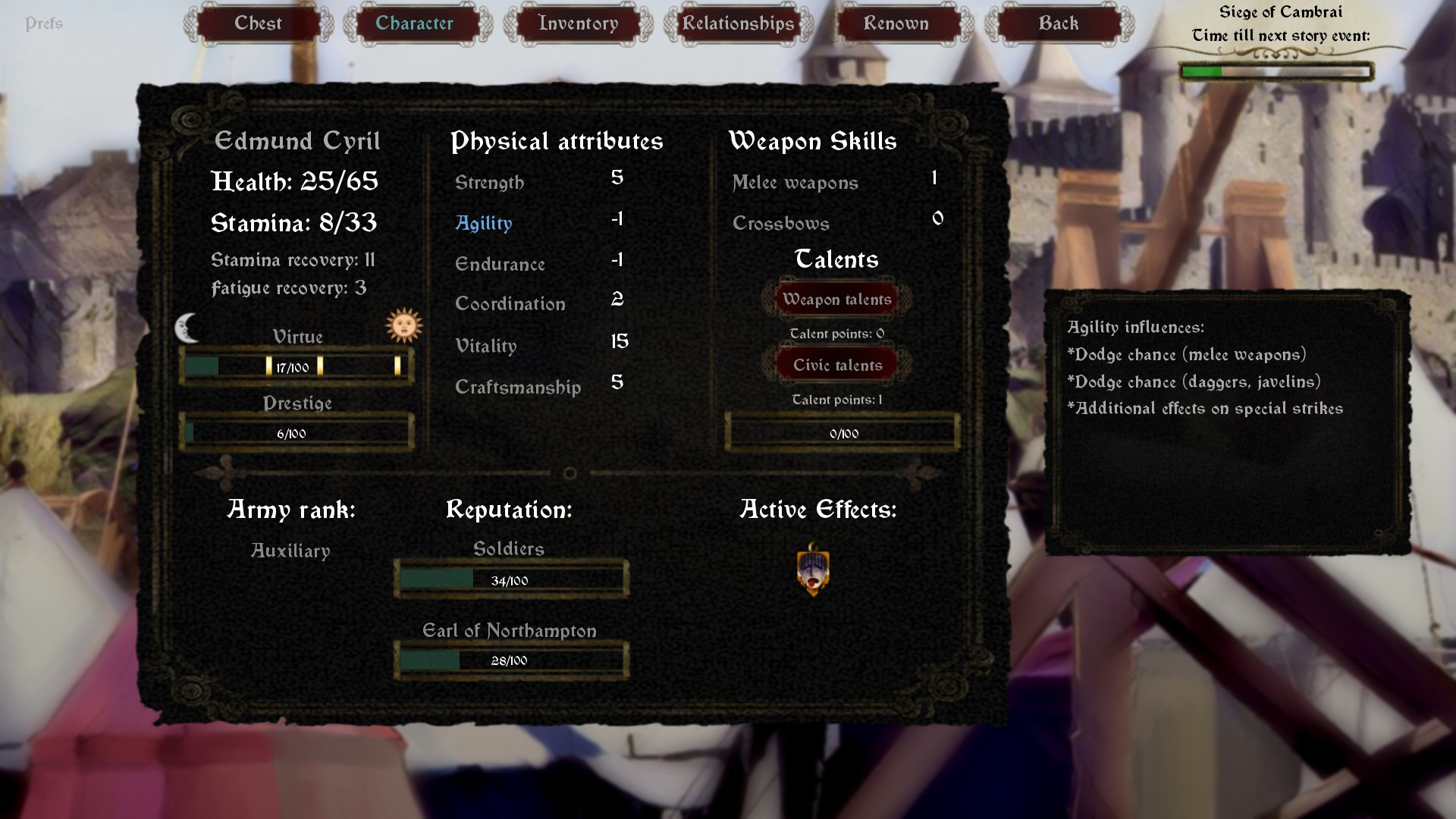The width and height of the screenshot is (1456, 819).
Task: Inspect the helmeted face active effect icon
Action: pyautogui.click(x=813, y=570)
